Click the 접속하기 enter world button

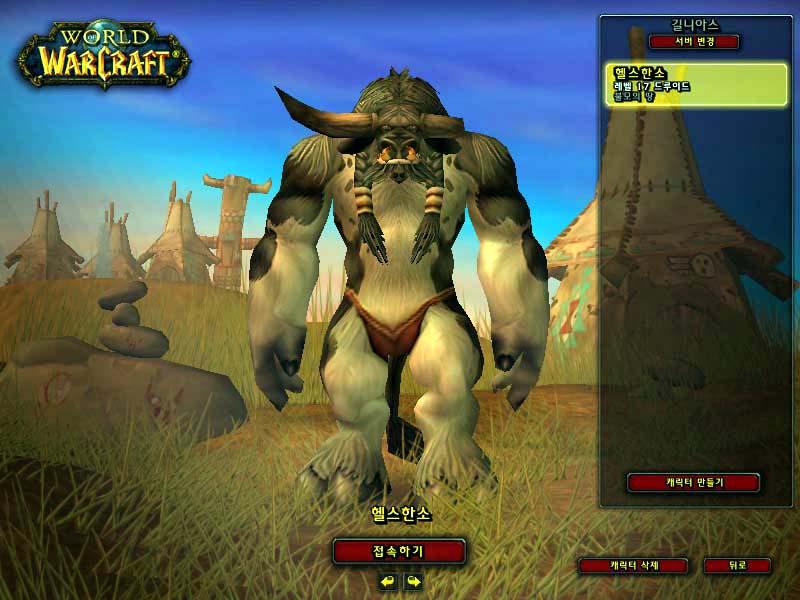coord(399,551)
